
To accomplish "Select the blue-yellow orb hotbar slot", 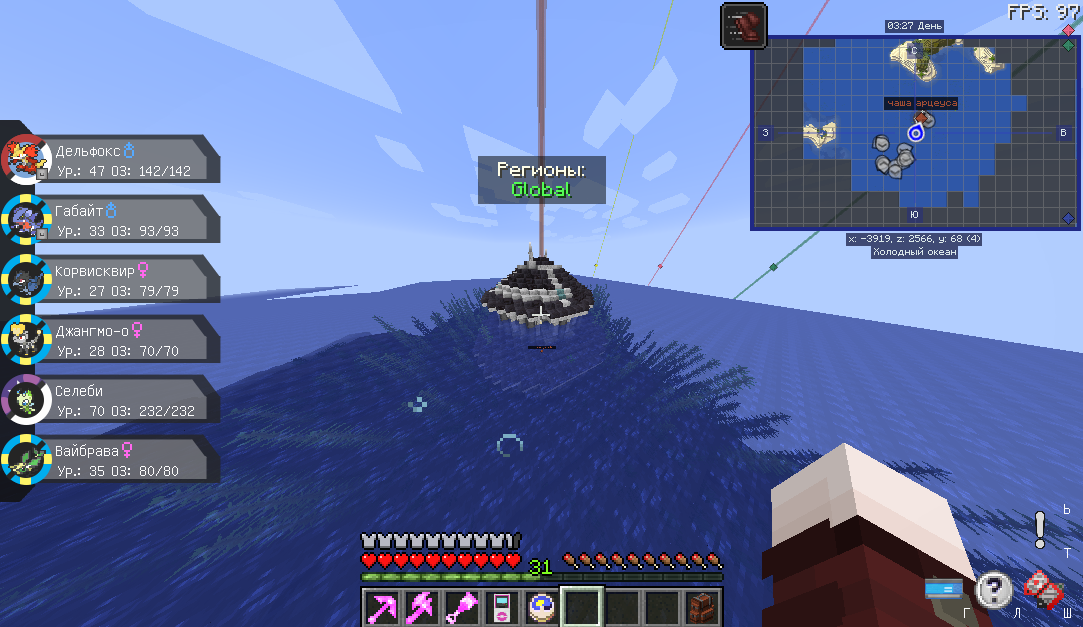I will pyautogui.click(x=543, y=607).
